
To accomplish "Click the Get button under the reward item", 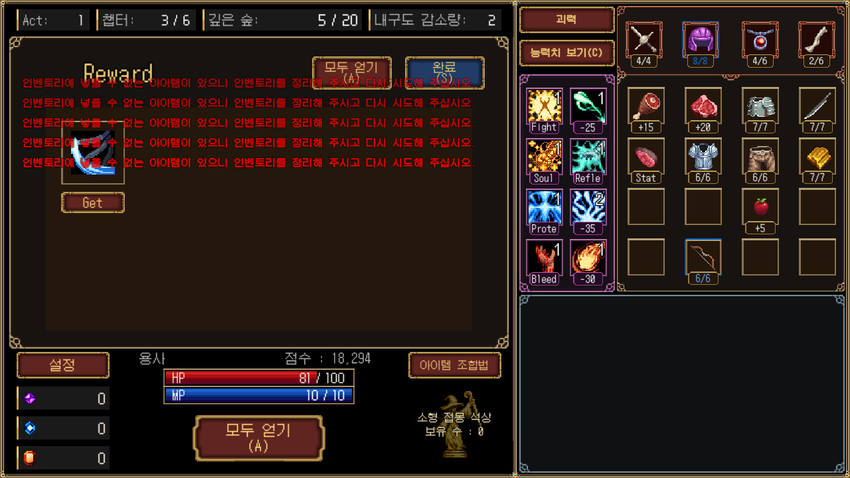I will point(93,202).
